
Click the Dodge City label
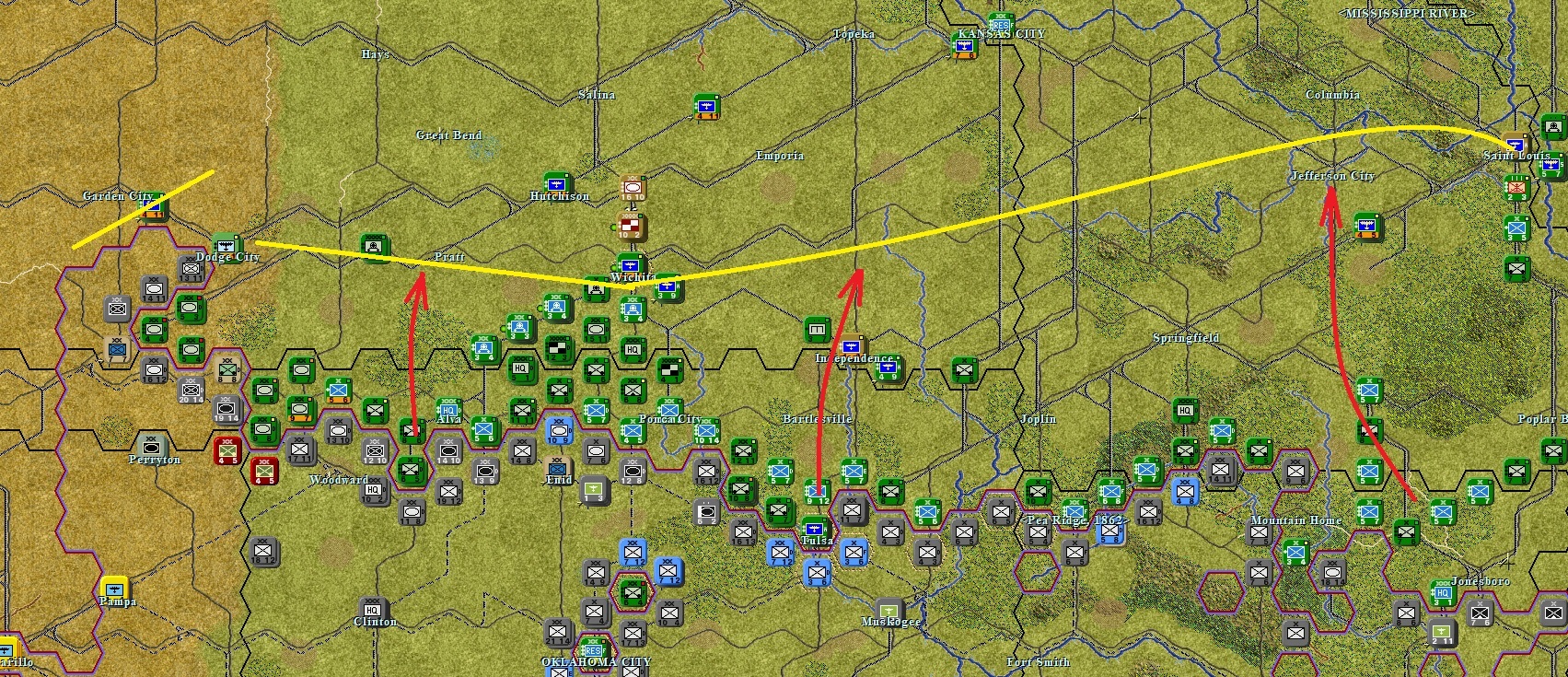coord(224,257)
